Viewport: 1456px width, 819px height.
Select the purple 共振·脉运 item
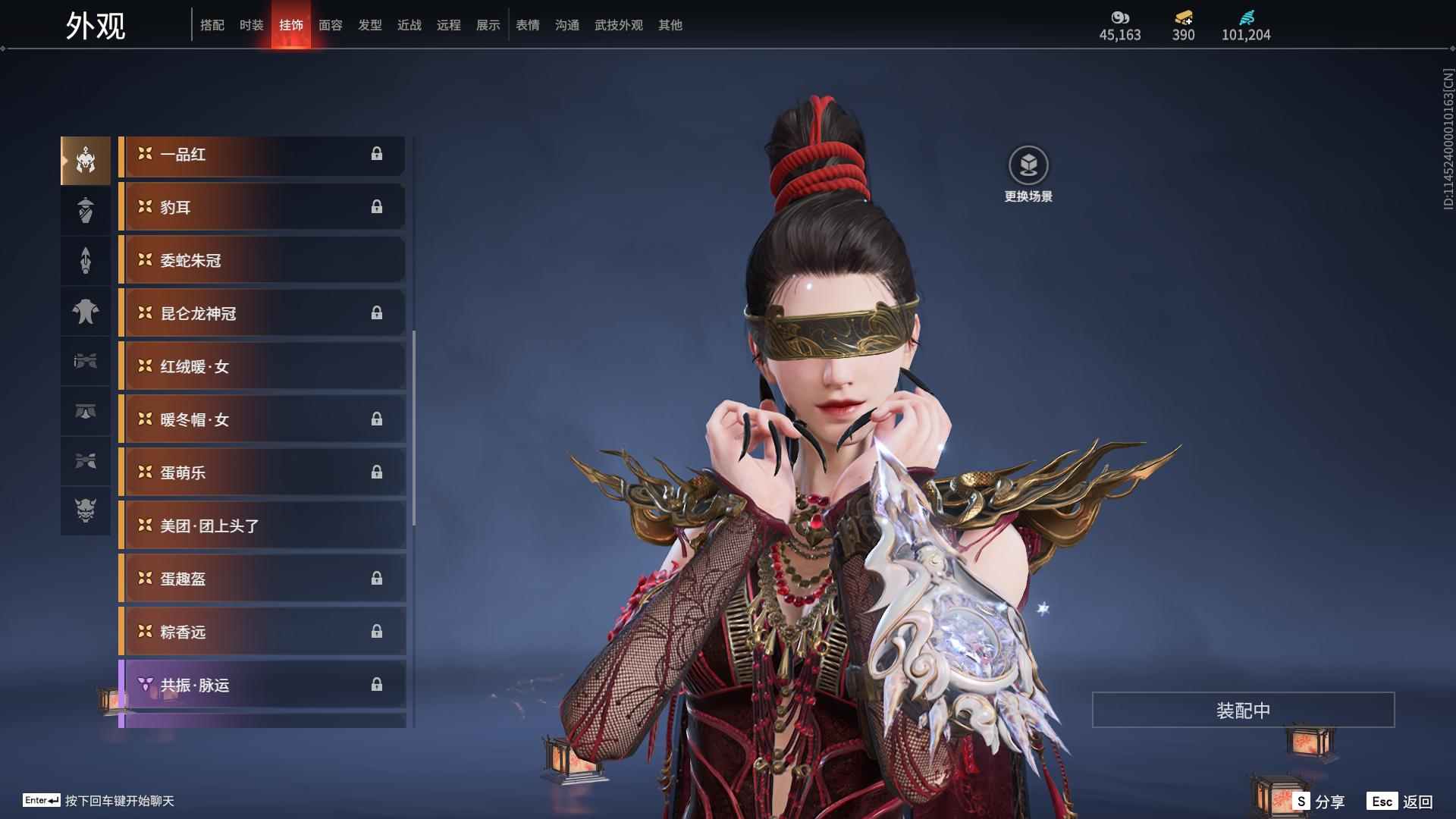(262, 686)
